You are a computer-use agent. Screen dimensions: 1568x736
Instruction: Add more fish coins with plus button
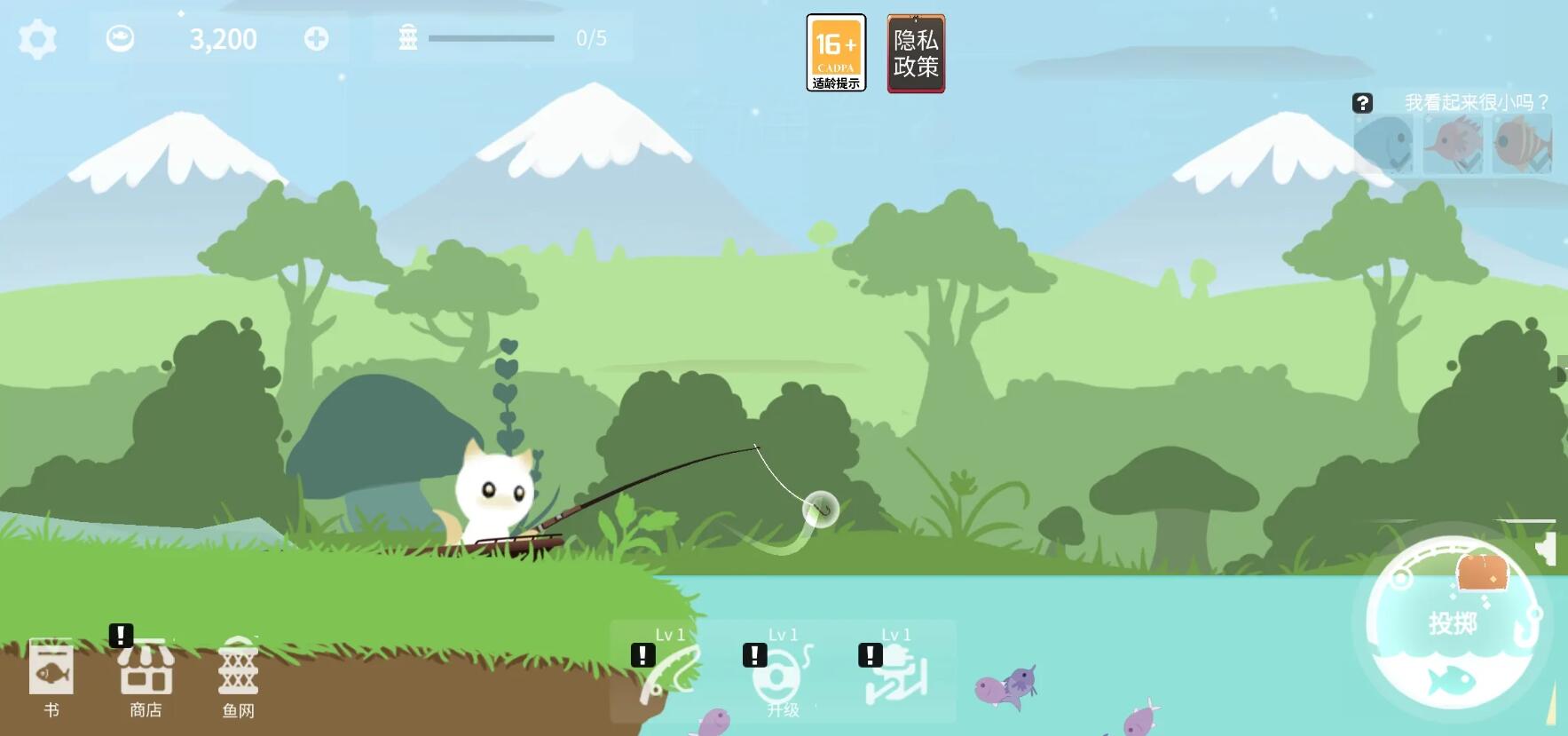316,39
